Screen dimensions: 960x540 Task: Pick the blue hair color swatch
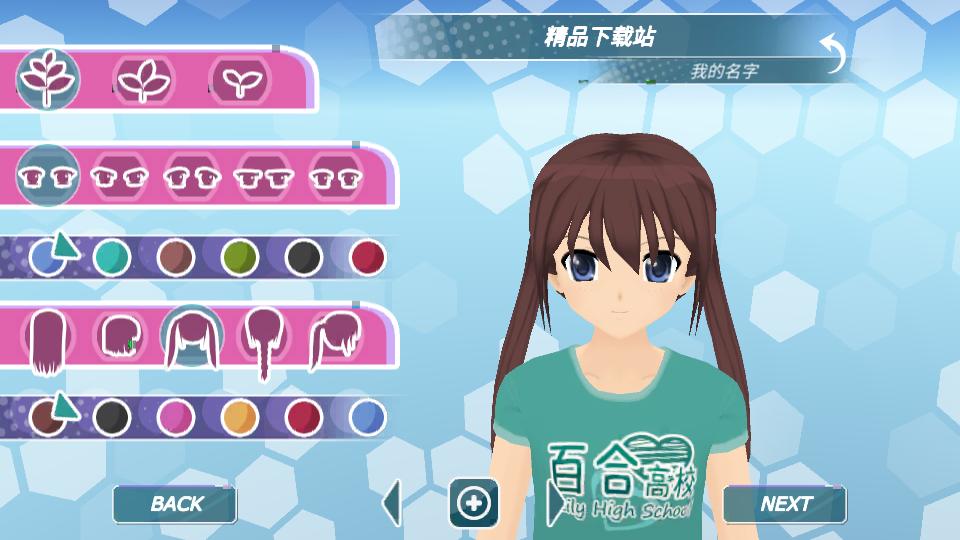[367, 415]
